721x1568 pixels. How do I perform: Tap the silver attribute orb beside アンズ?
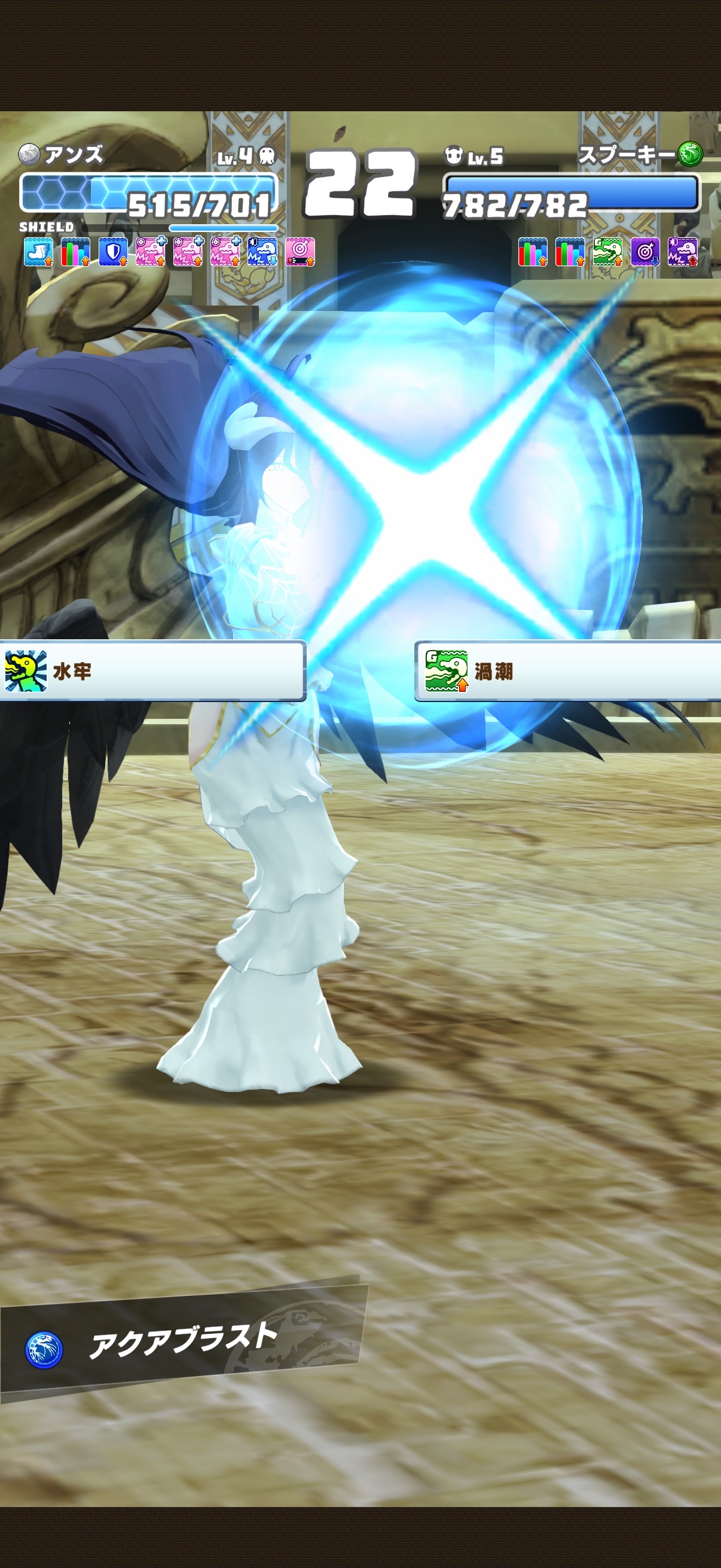(29, 155)
